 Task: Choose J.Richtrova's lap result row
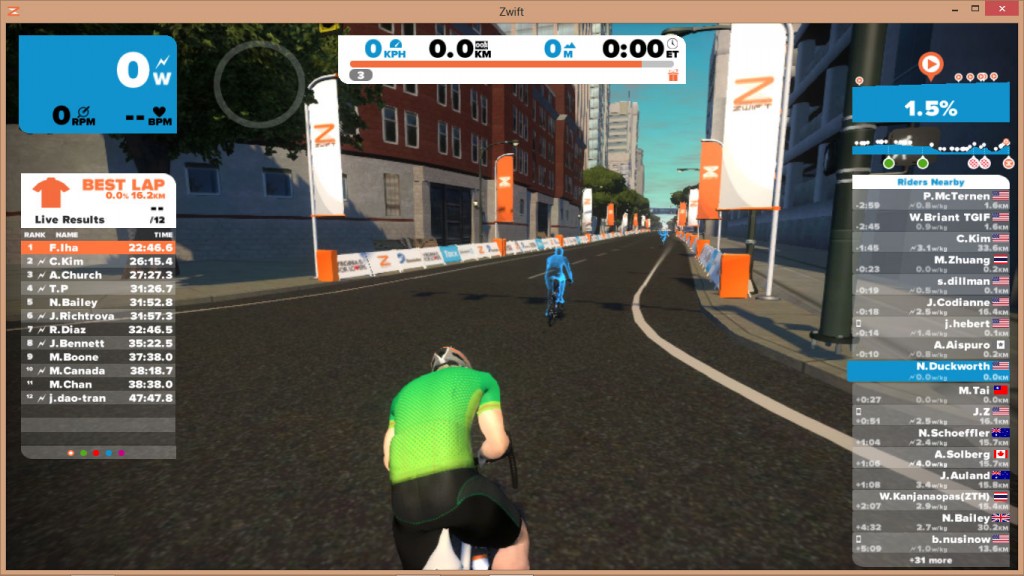click(98, 316)
